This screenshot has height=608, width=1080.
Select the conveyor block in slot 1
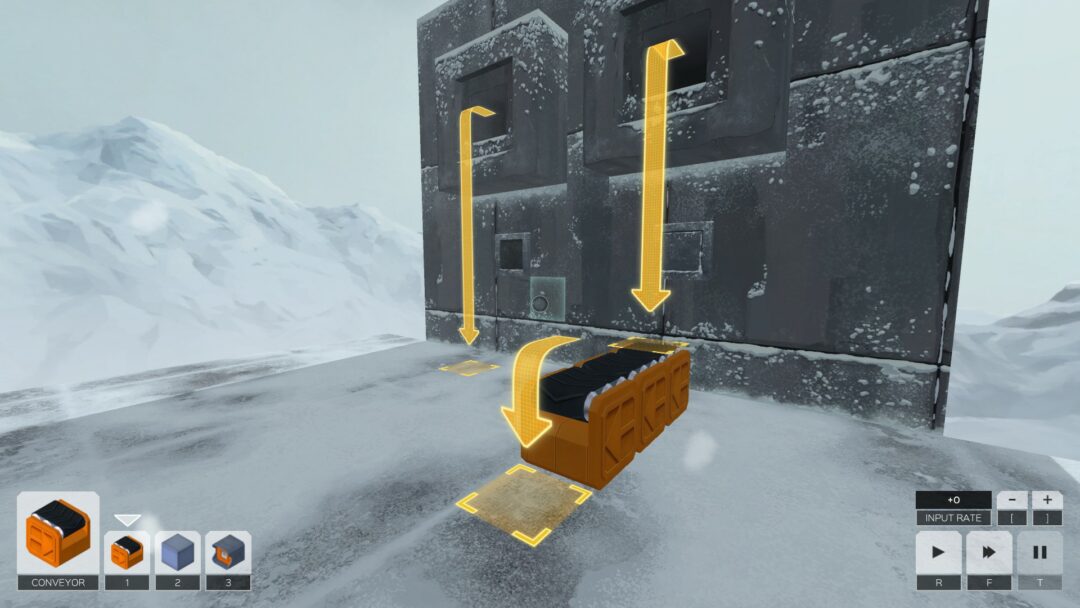coord(127,552)
